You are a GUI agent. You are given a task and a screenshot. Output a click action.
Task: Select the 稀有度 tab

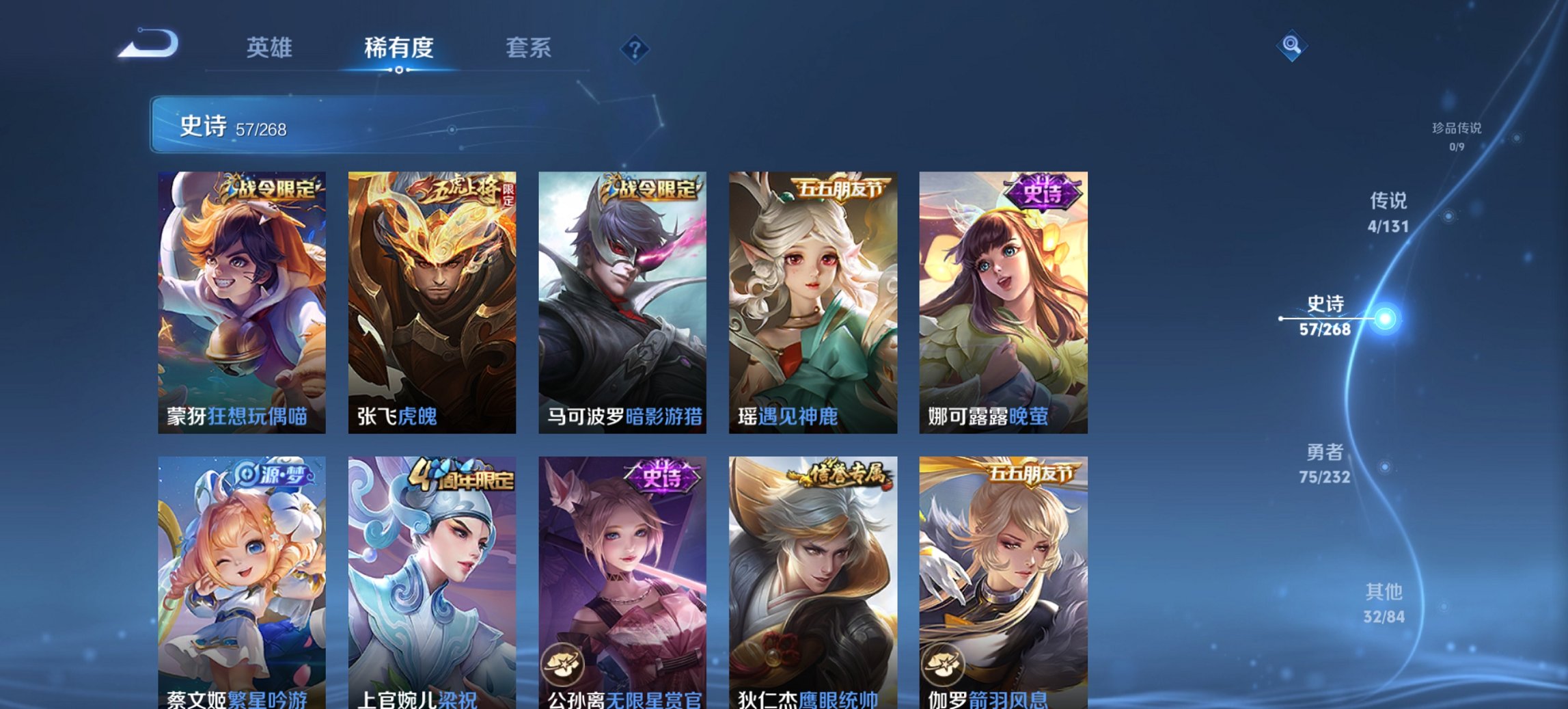398,48
